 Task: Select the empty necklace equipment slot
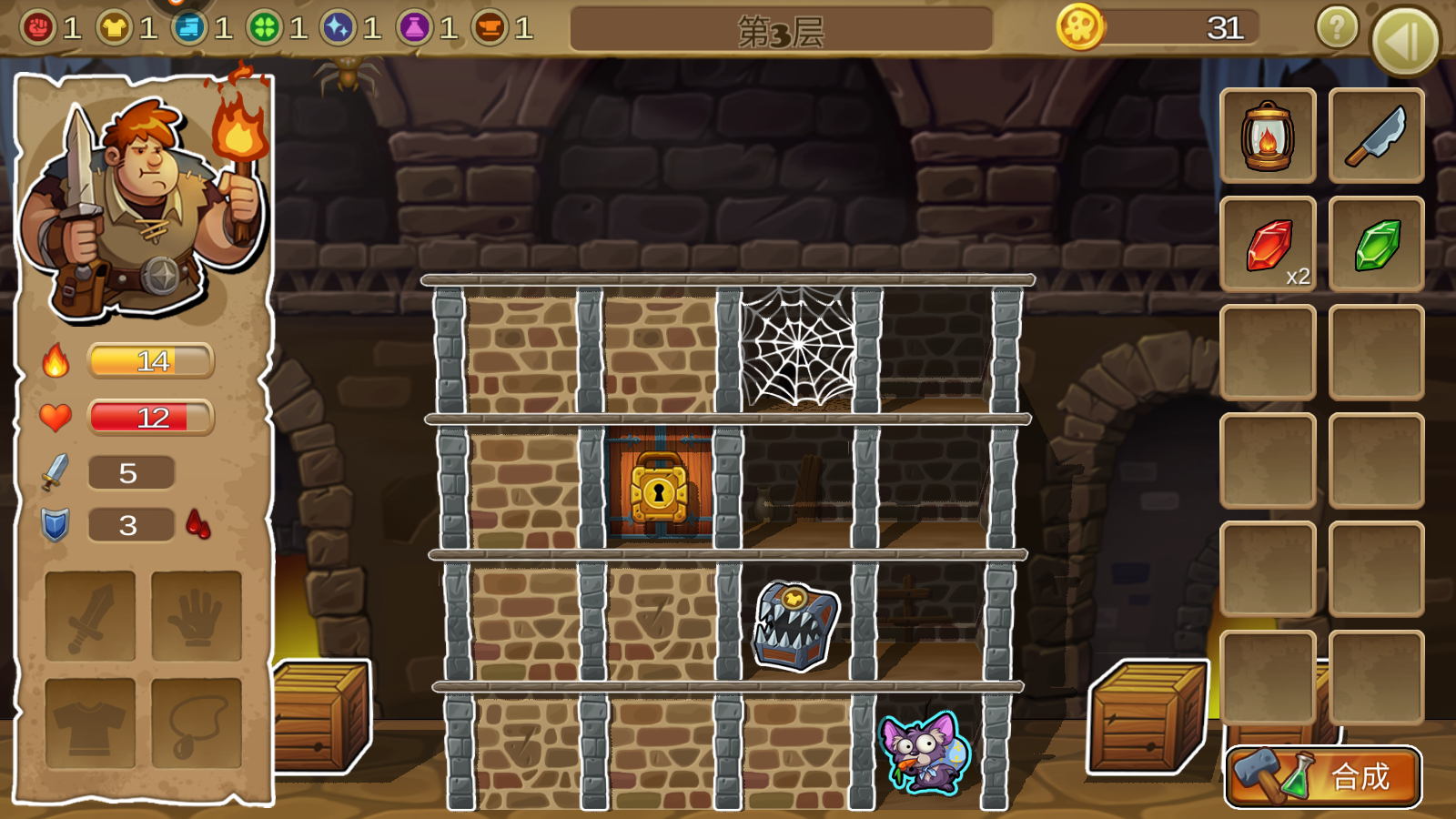click(197, 723)
